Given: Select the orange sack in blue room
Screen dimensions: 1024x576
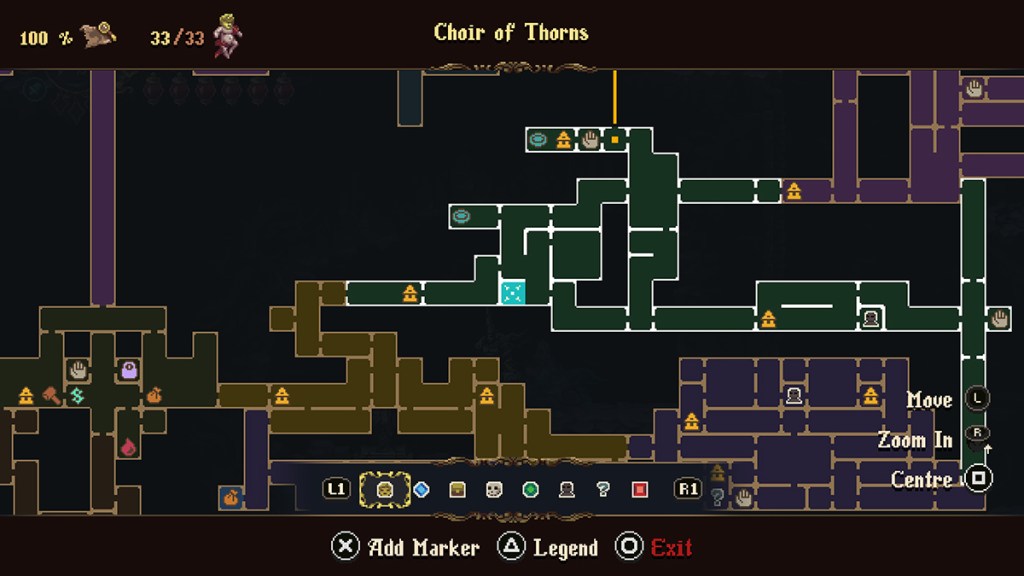Looking at the screenshot, I should (232, 496).
